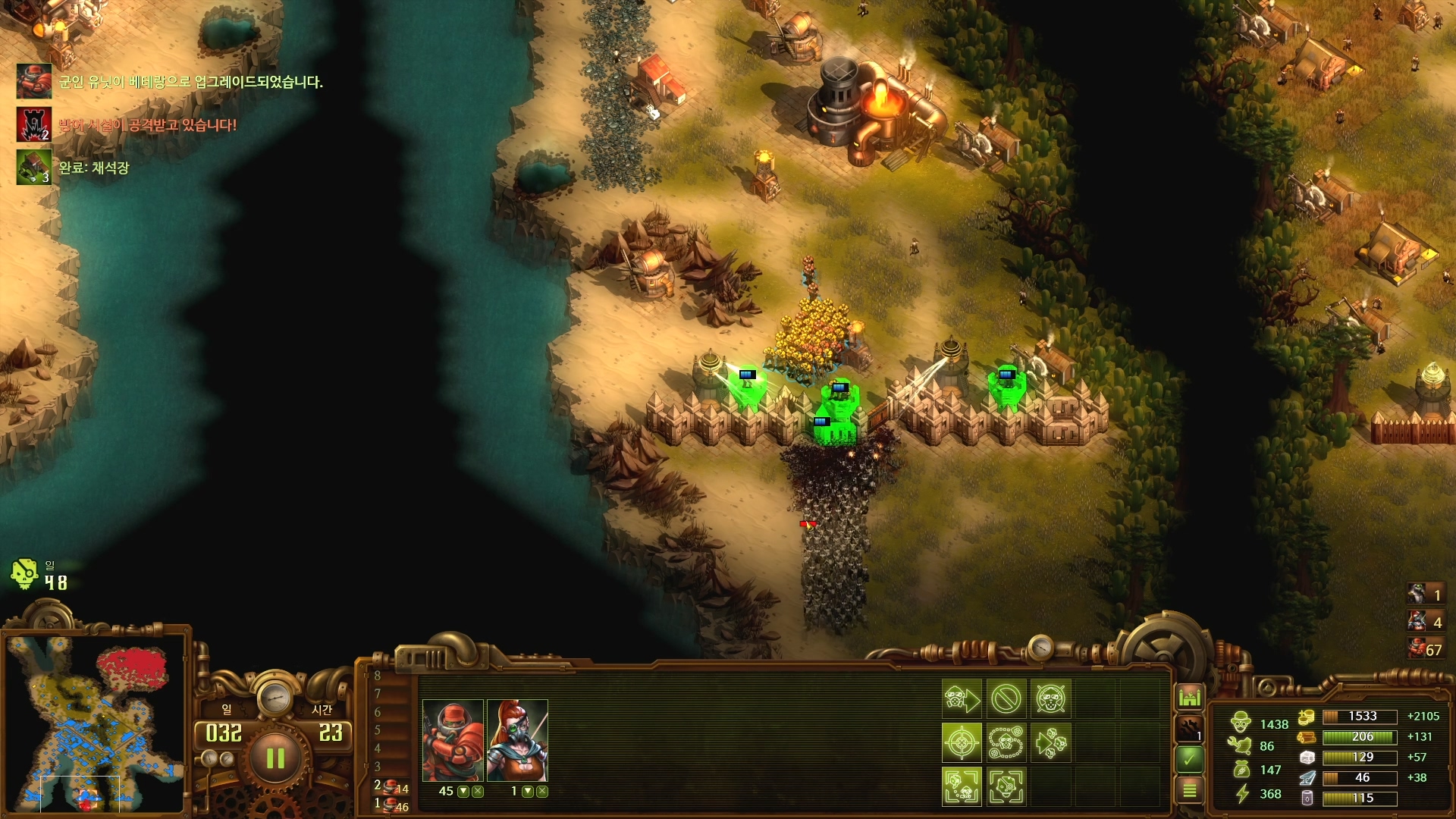Pause the game with the gear button
The height and width of the screenshot is (819, 1456).
(275, 758)
